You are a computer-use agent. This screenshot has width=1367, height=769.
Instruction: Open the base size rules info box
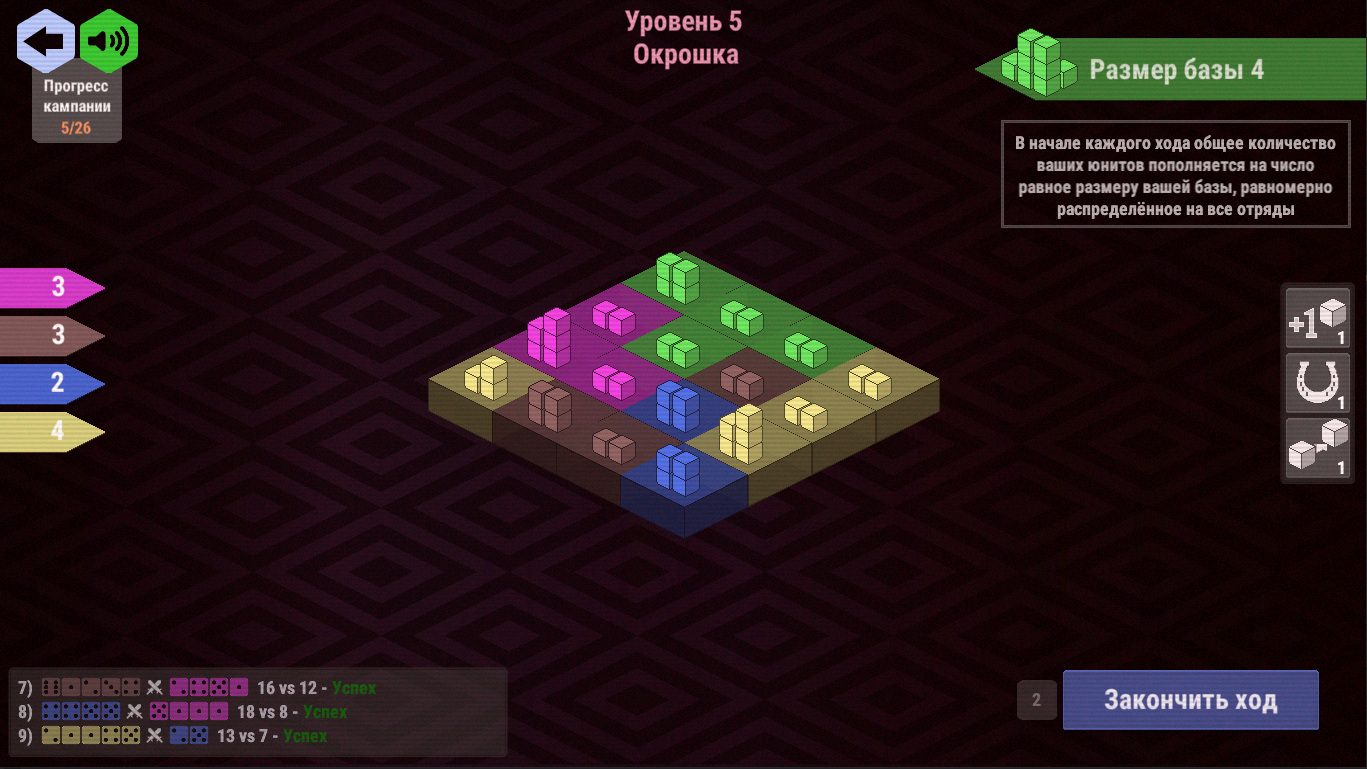click(x=1175, y=175)
